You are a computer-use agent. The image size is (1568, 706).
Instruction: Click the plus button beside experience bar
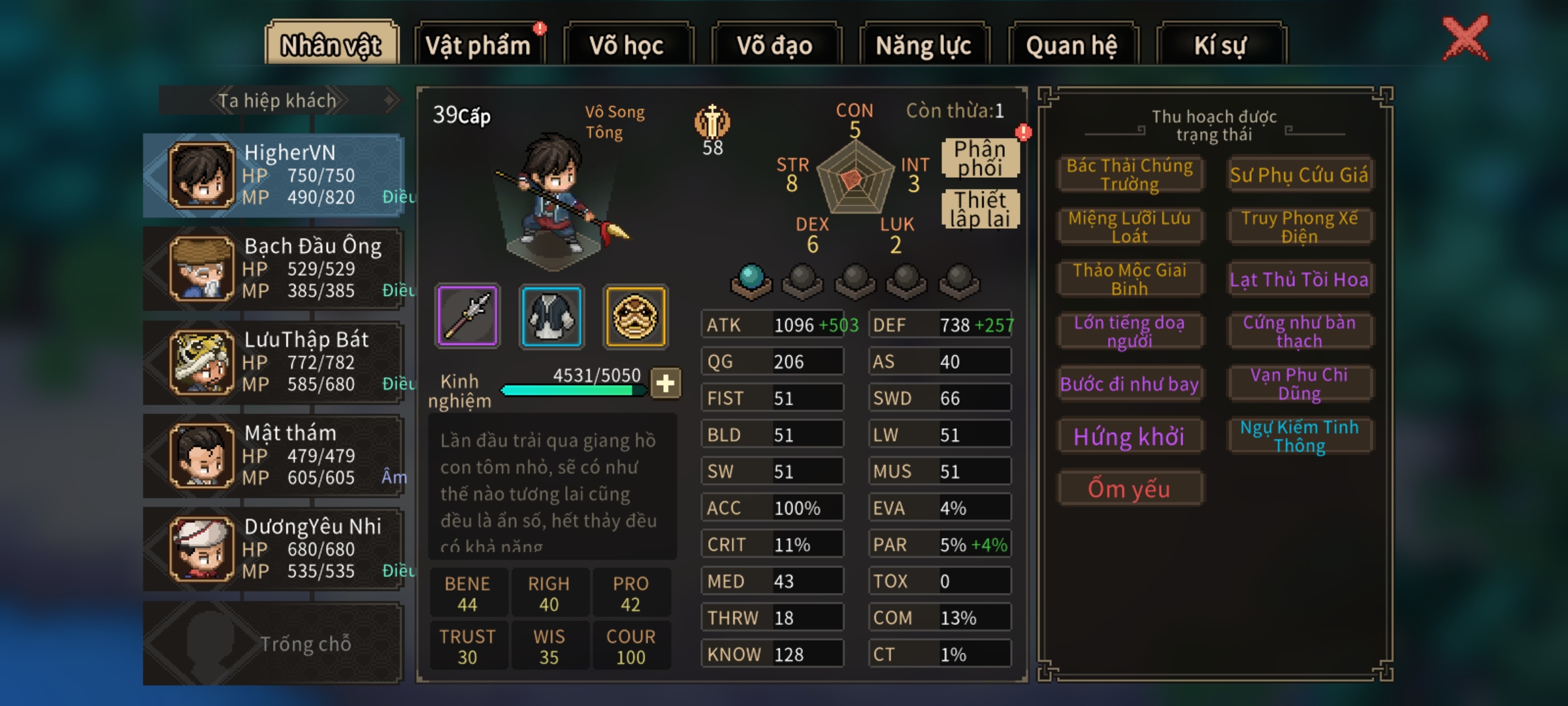[665, 383]
